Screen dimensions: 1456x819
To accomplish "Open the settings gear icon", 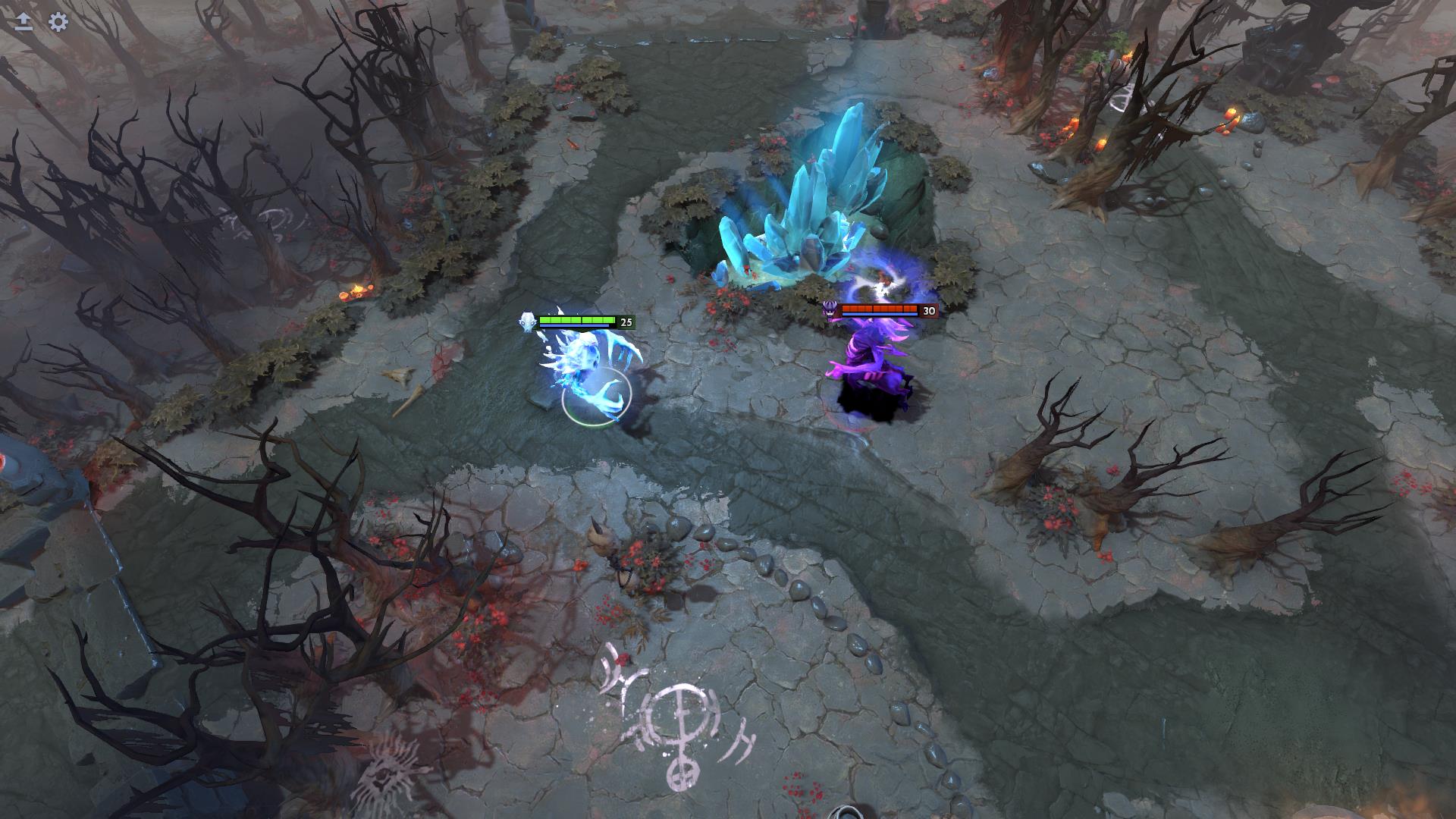I will coord(58,23).
